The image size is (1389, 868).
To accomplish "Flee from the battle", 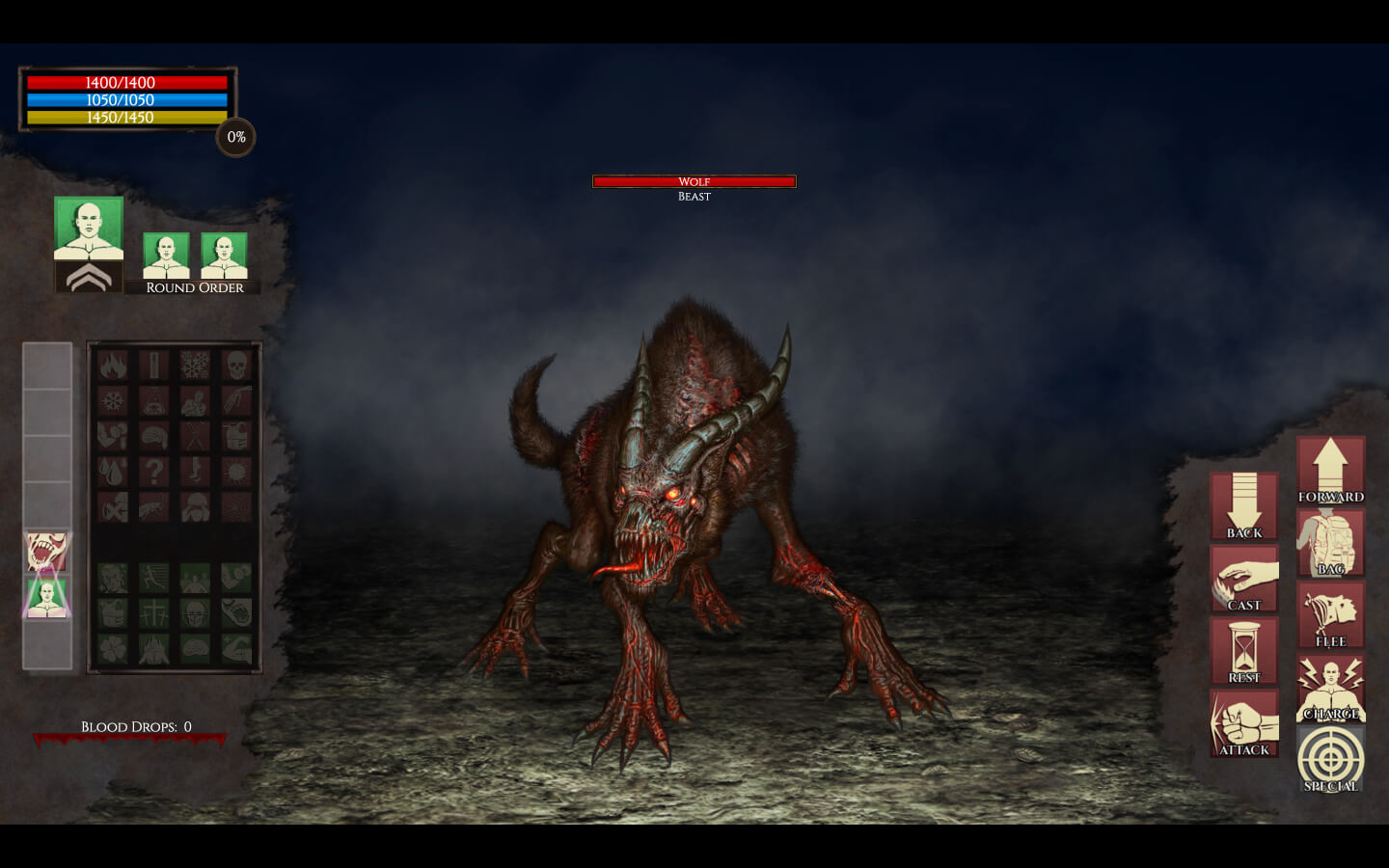I will tap(1330, 615).
